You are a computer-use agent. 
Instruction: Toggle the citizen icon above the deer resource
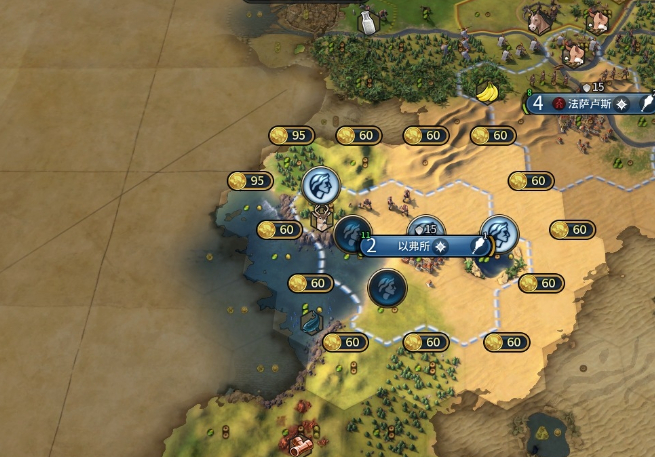tap(321, 183)
